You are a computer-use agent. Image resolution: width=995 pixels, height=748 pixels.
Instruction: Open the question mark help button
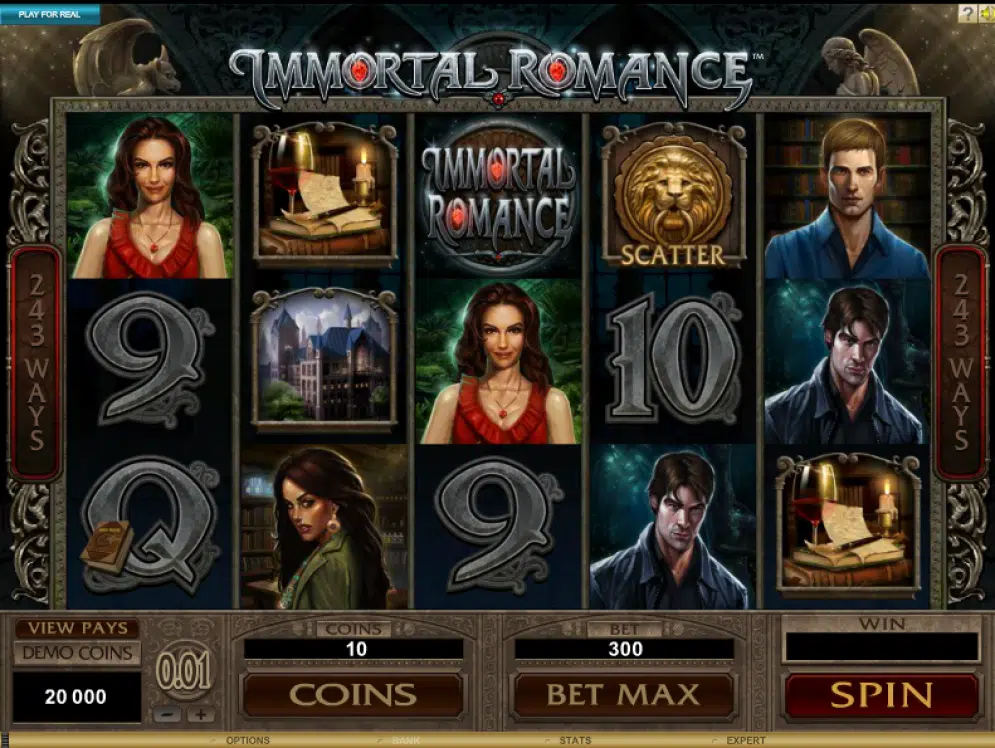point(967,13)
